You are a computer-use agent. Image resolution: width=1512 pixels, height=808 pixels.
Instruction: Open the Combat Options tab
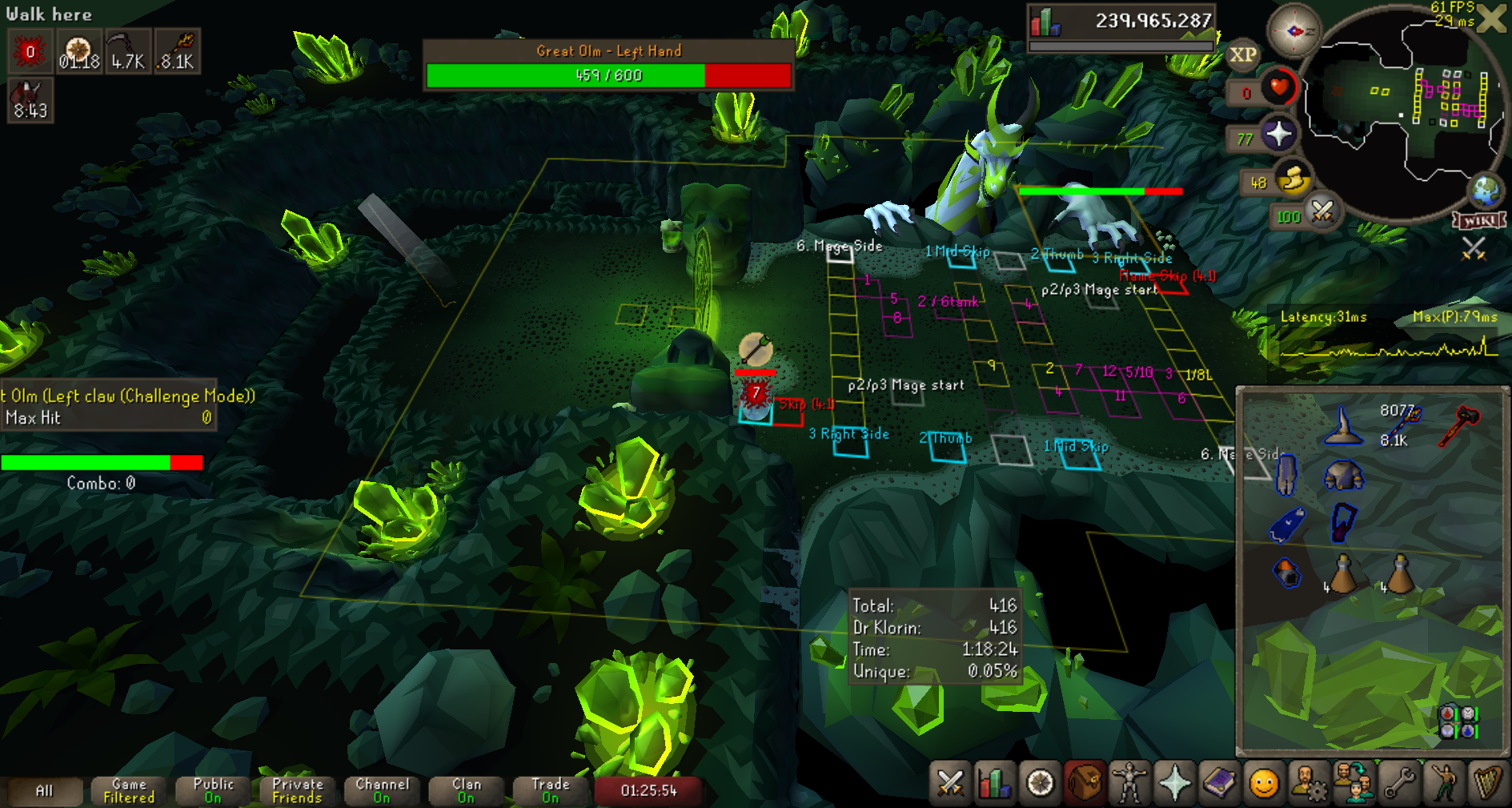pos(950,782)
